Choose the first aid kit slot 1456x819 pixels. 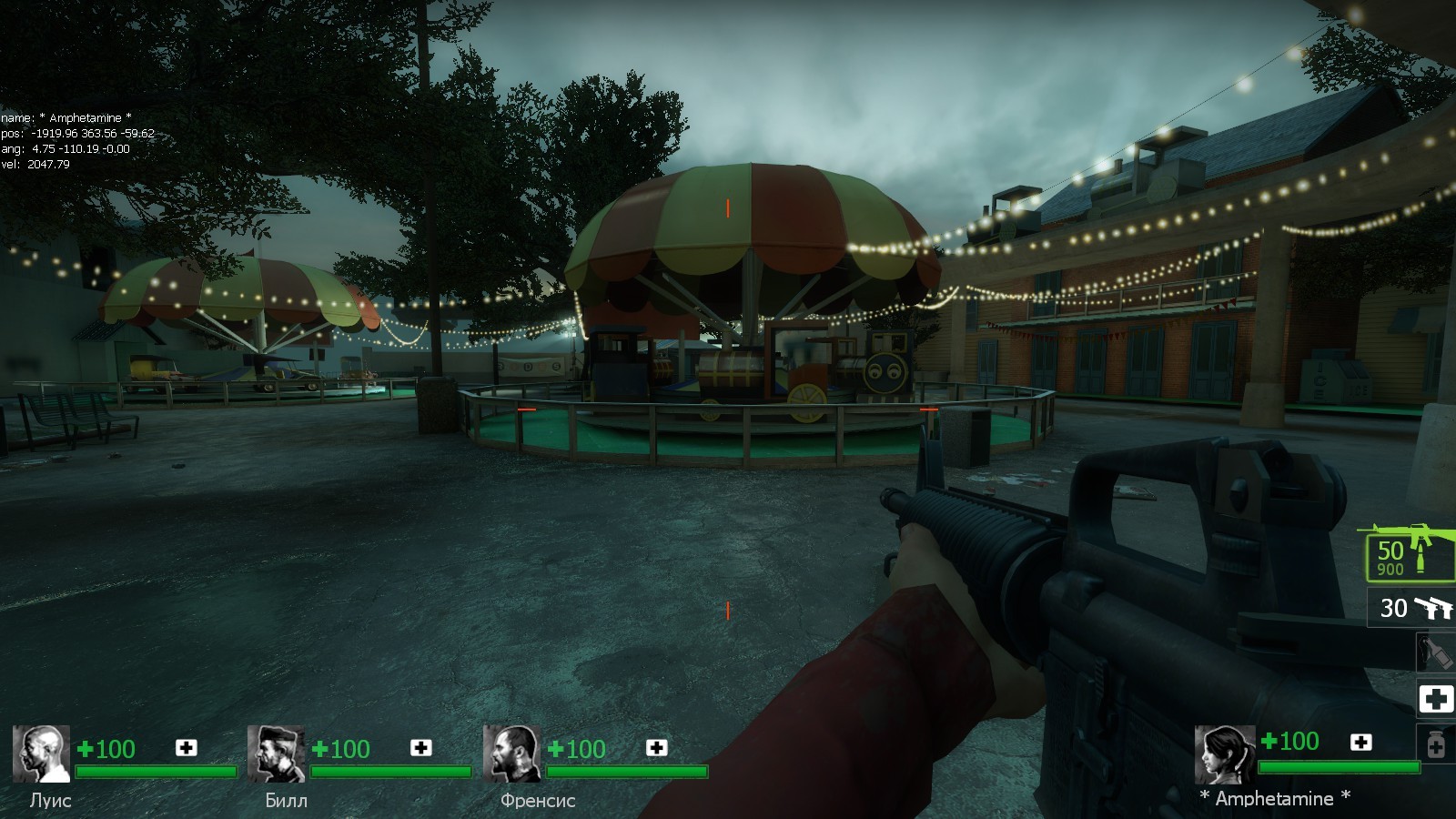(1436, 699)
